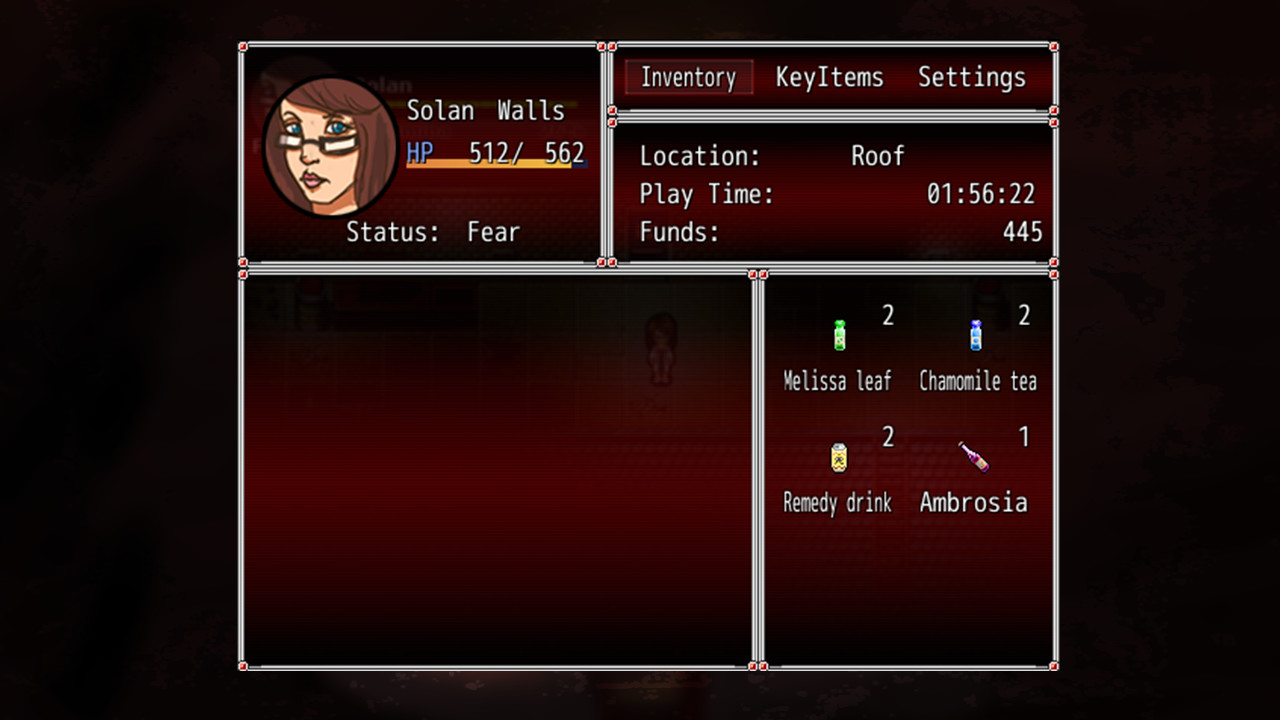Select the Chamomile tea bottle icon
The width and height of the screenshot is (1280, 720).
[975, 333]
